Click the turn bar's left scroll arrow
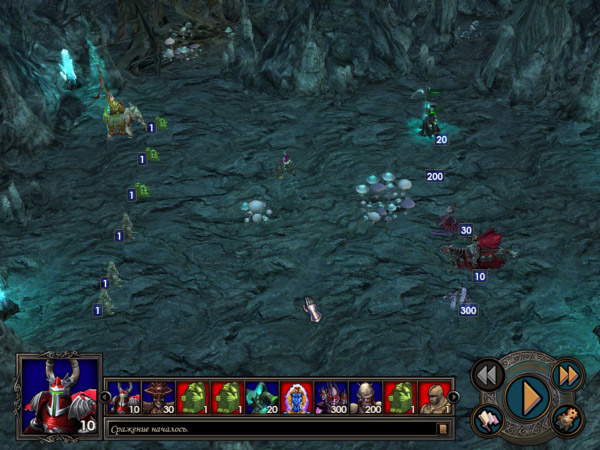This screenshot has height=450, width=600. point(105,397)
